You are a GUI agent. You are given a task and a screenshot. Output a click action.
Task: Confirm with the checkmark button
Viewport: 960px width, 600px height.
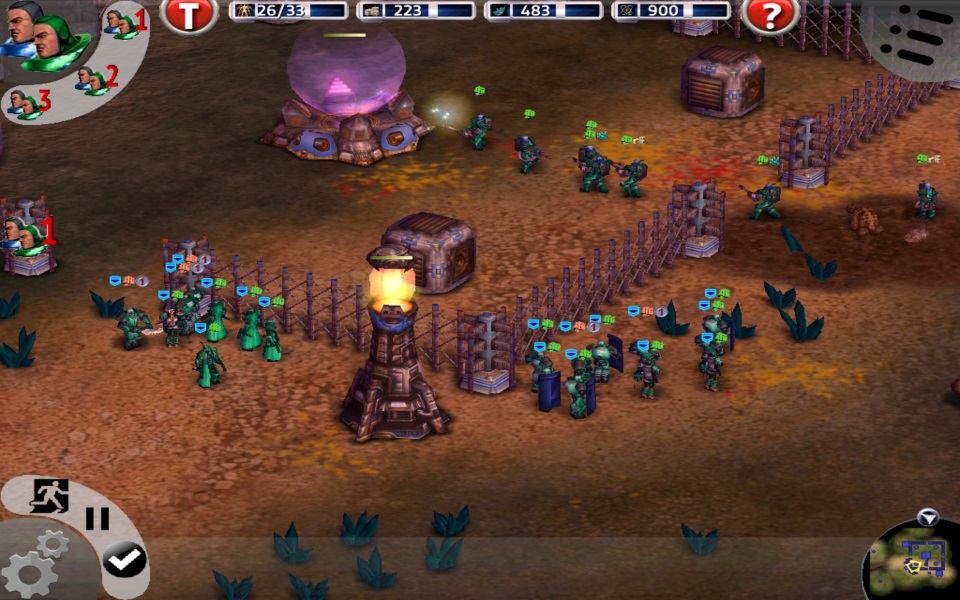click(124, 560)
